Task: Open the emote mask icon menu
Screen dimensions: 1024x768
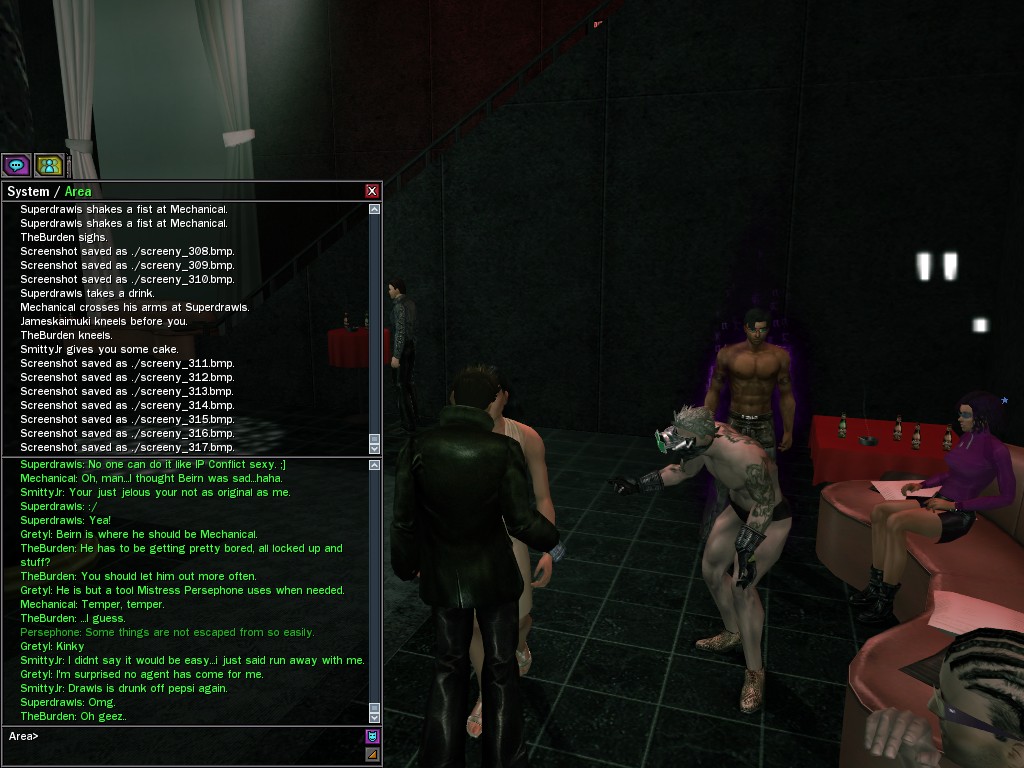Action: [372, 737]
